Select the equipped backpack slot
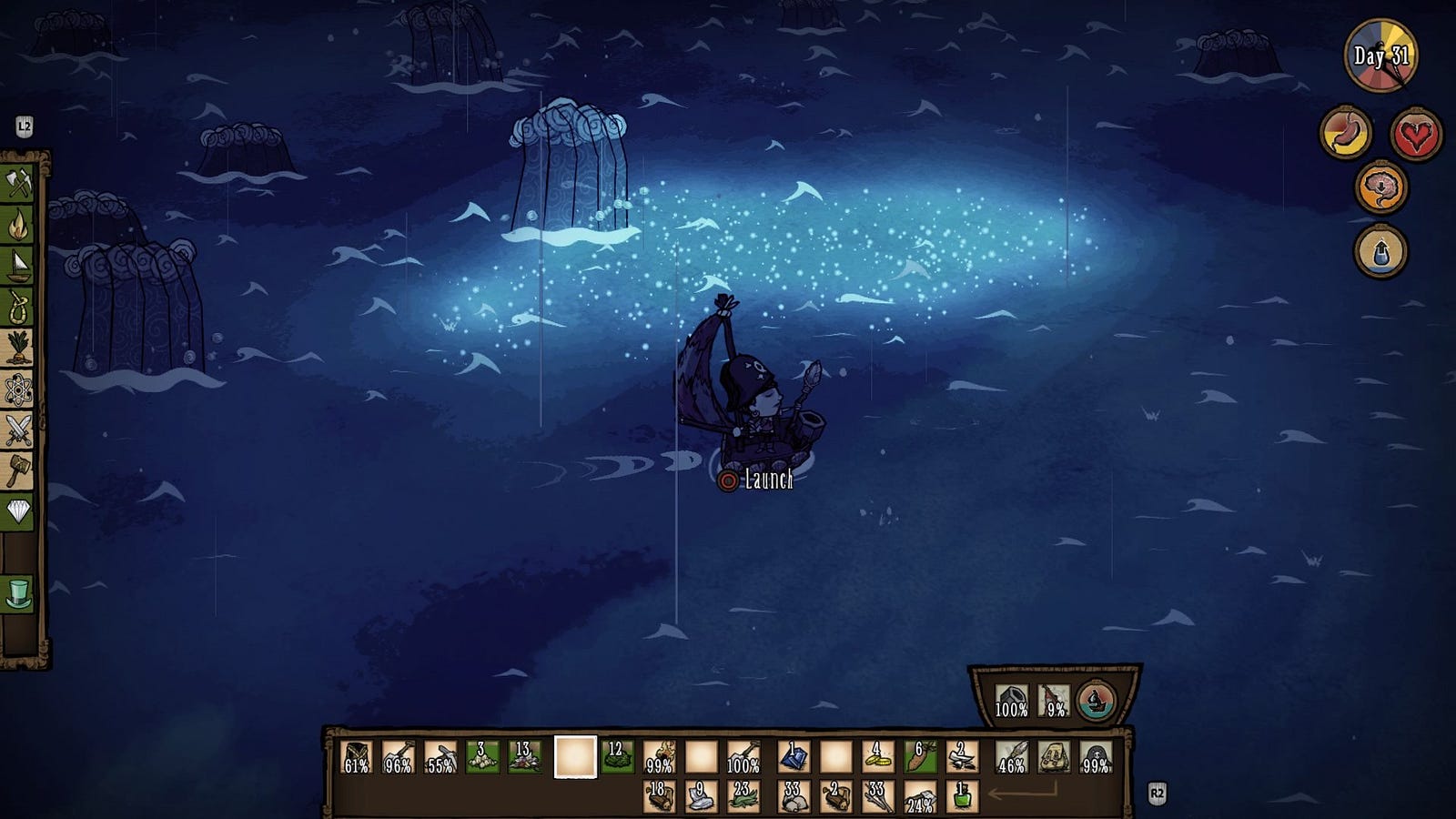 point(1053,757)
